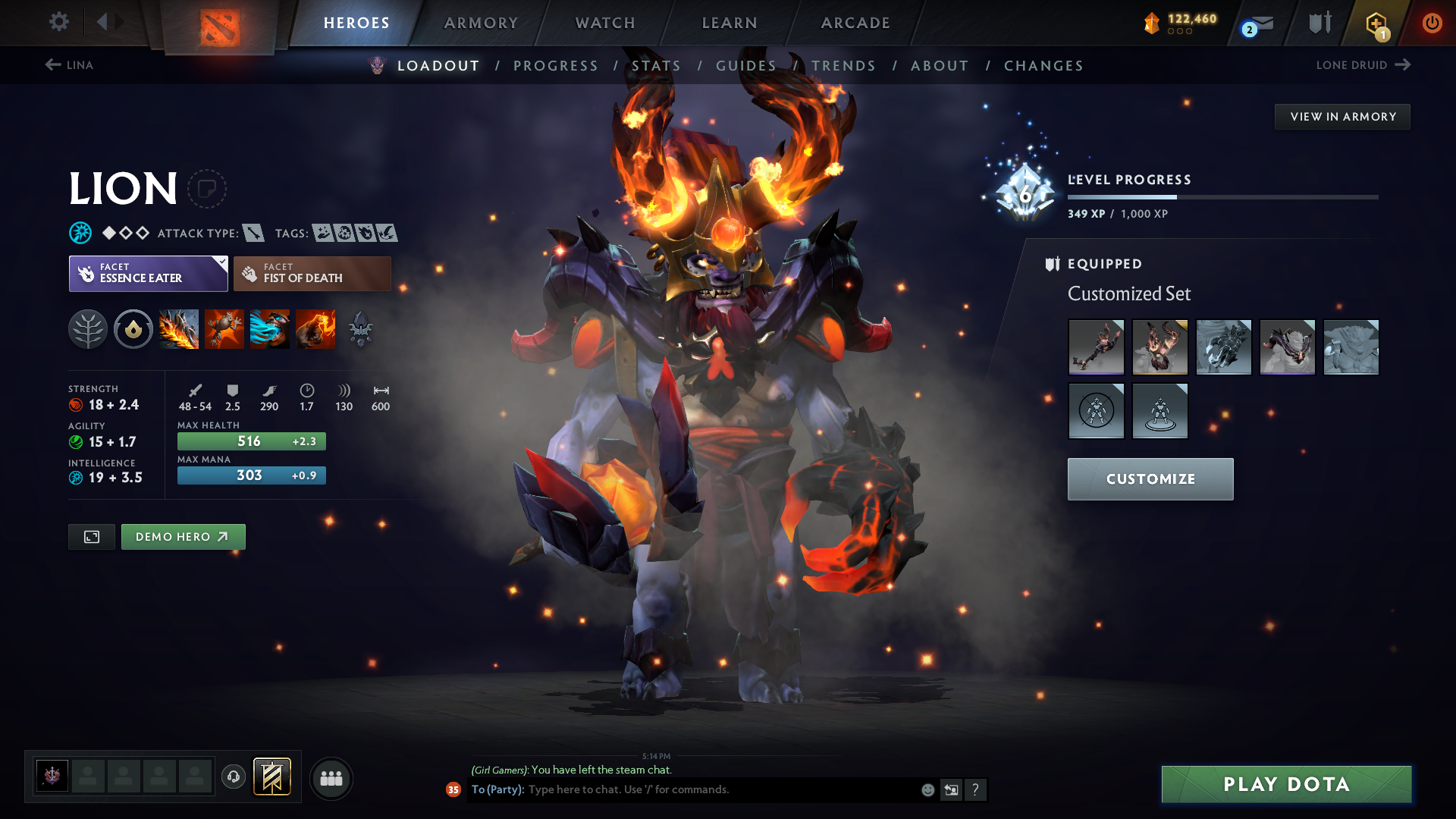The height and width of the screenshot is (819, 1456).
Task: Toggle the power button logout icon
Action: [1432, 23]
